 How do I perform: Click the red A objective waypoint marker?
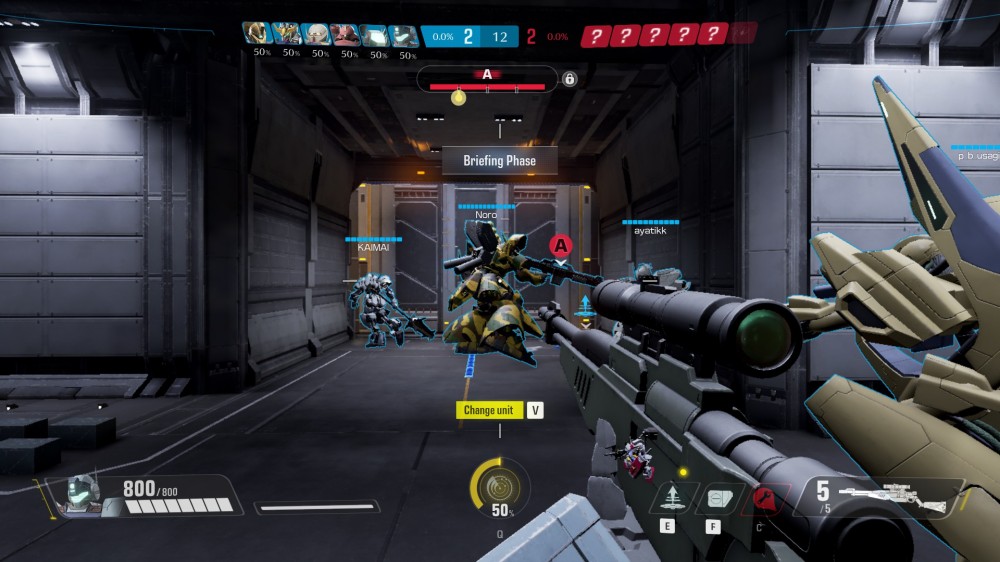561,245
